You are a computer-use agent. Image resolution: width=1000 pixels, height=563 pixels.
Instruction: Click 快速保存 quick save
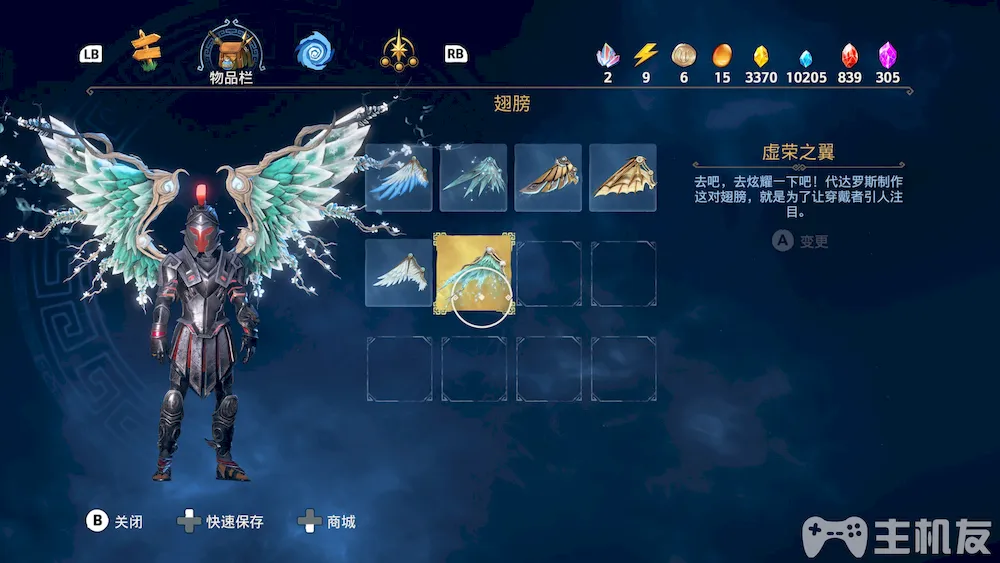click(x=222, y=521)
